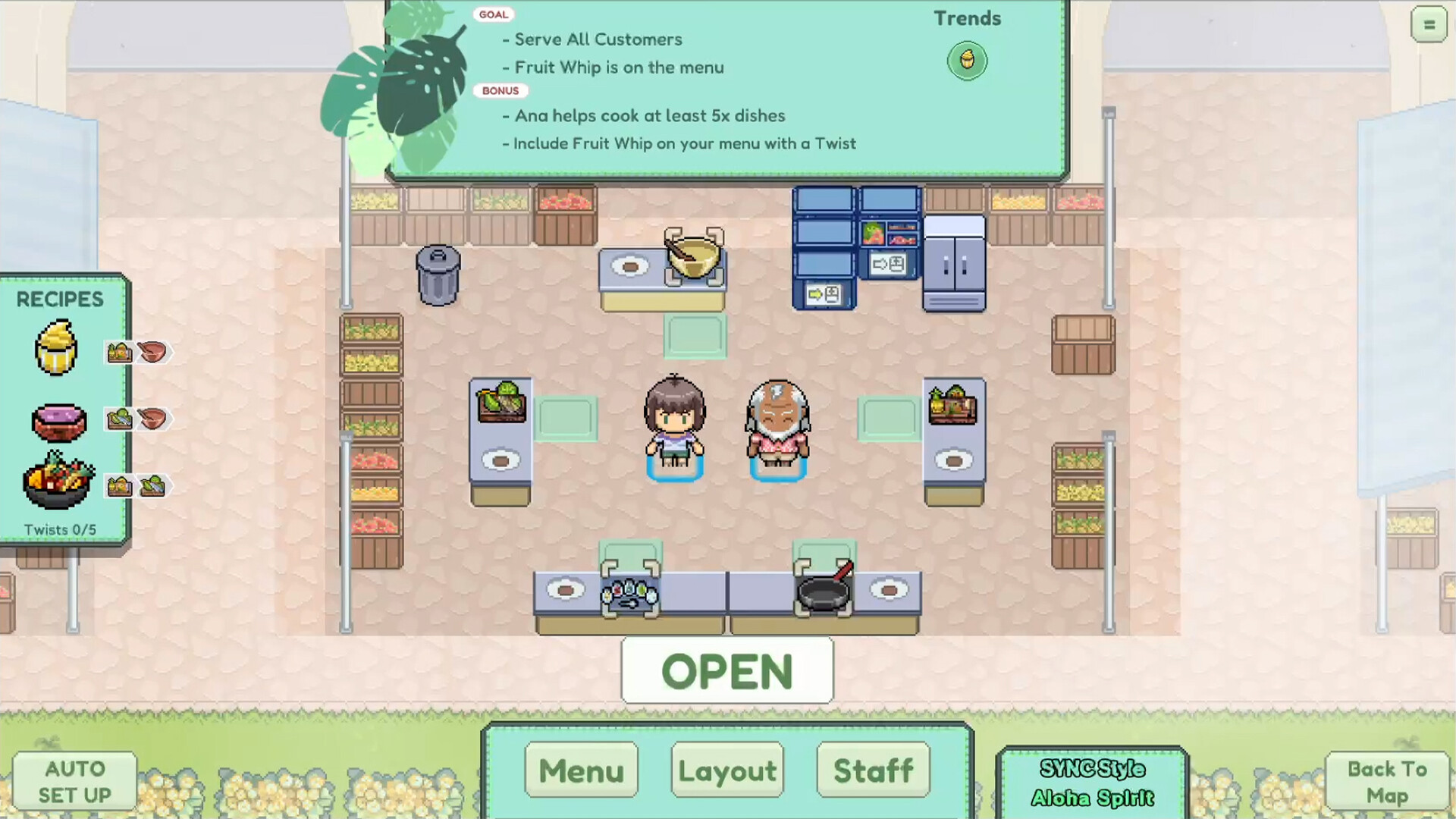Select the fruit salad bowl recipe
Screen dimensions: 1456x819
[x=59, y=482]
